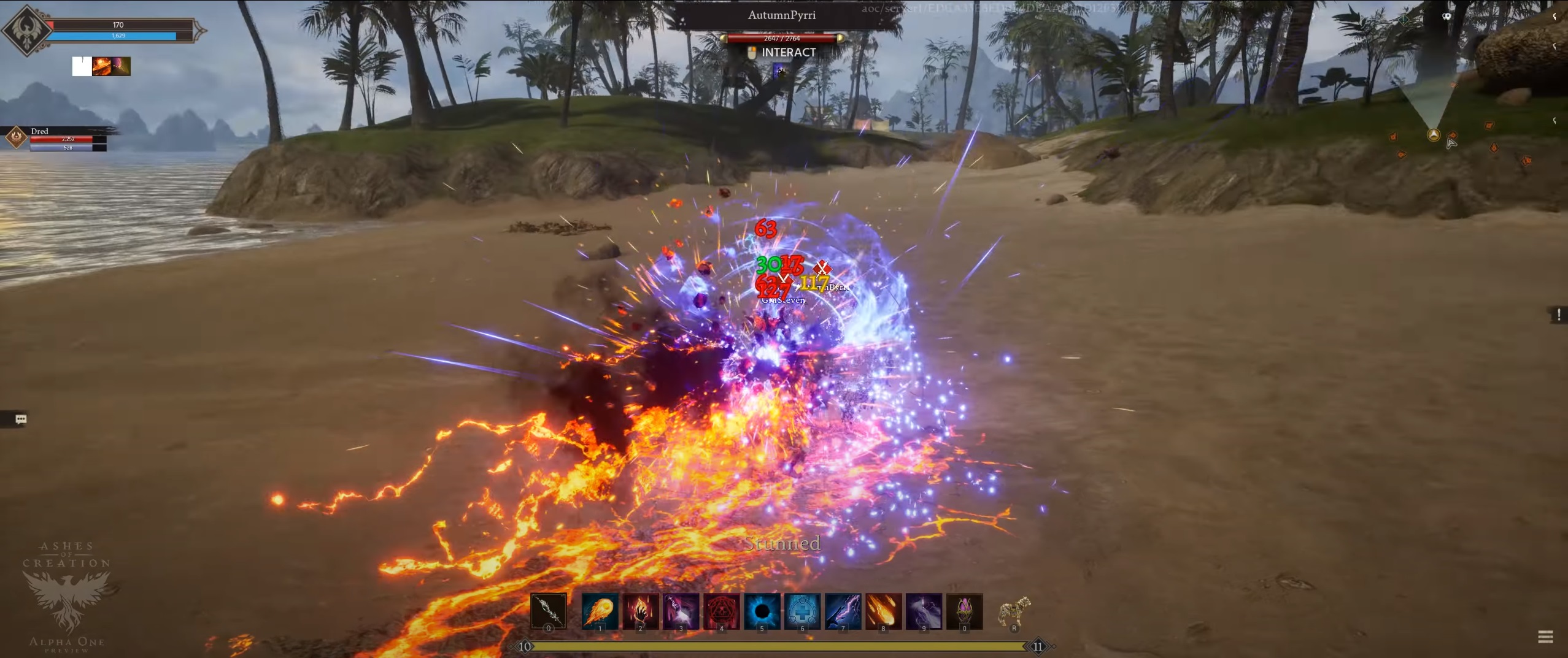Use the purple gem relic item slot

point(964,610)
